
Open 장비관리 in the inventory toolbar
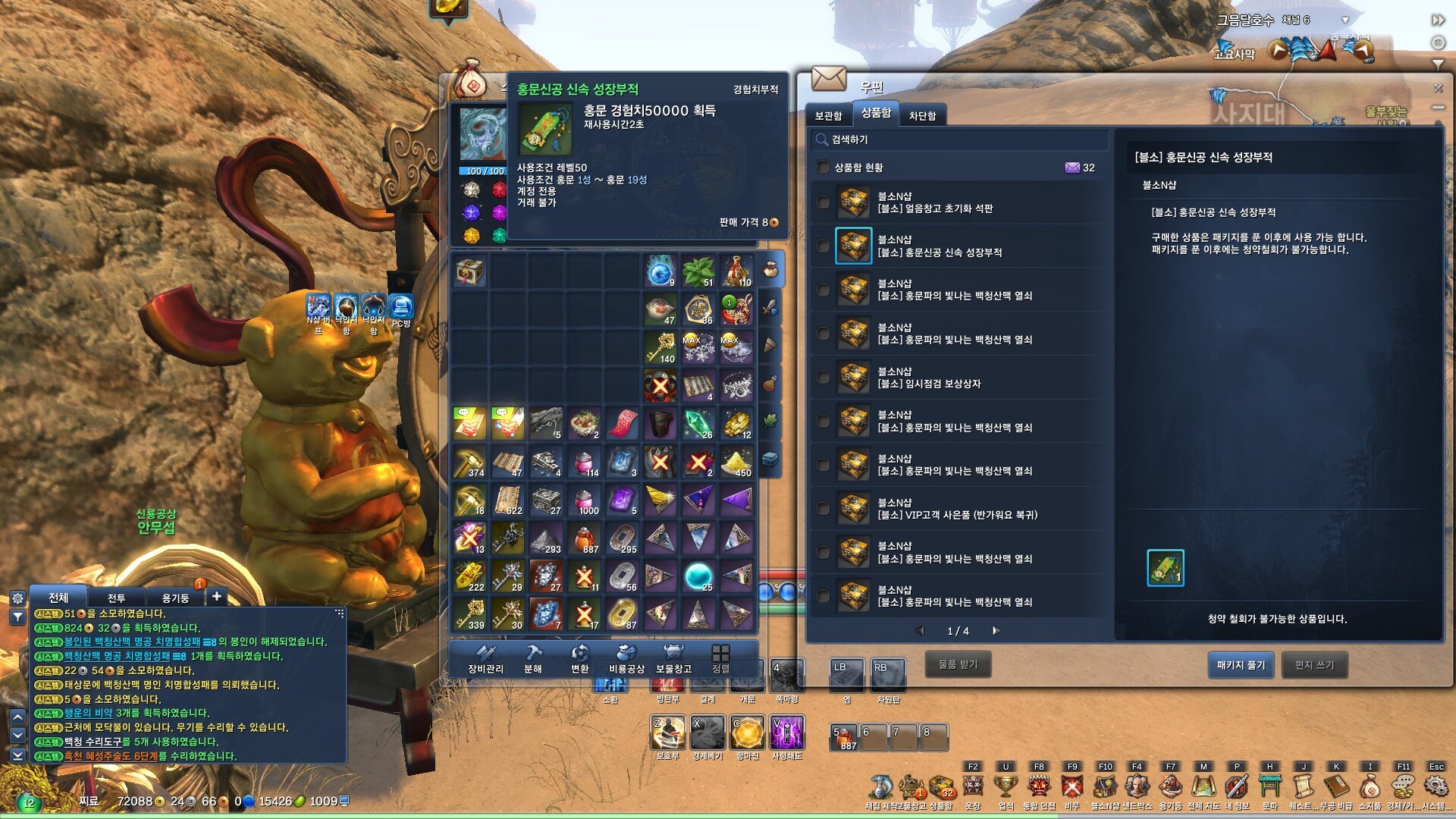point(485,658)
